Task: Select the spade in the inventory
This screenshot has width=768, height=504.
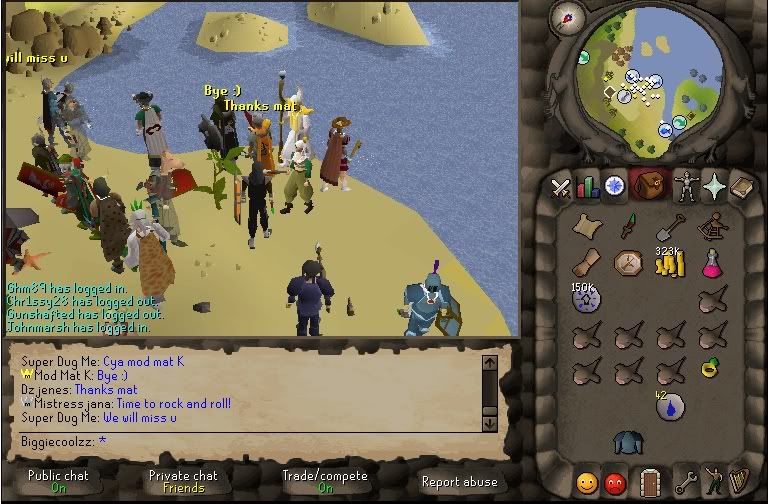Action: [668, 227]
